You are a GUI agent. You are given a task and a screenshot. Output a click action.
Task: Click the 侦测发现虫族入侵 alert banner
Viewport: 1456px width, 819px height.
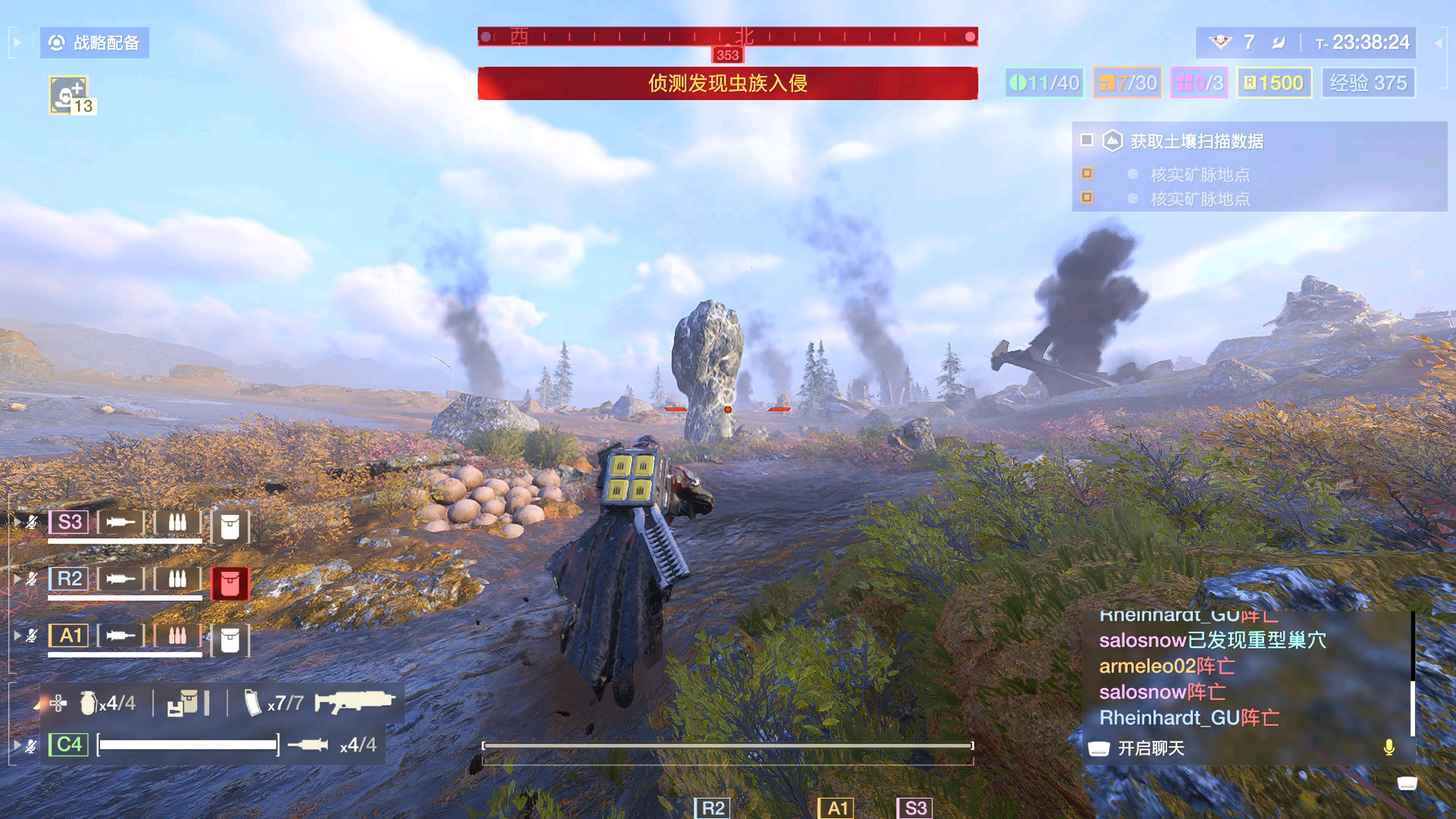(x=728, y=83)
